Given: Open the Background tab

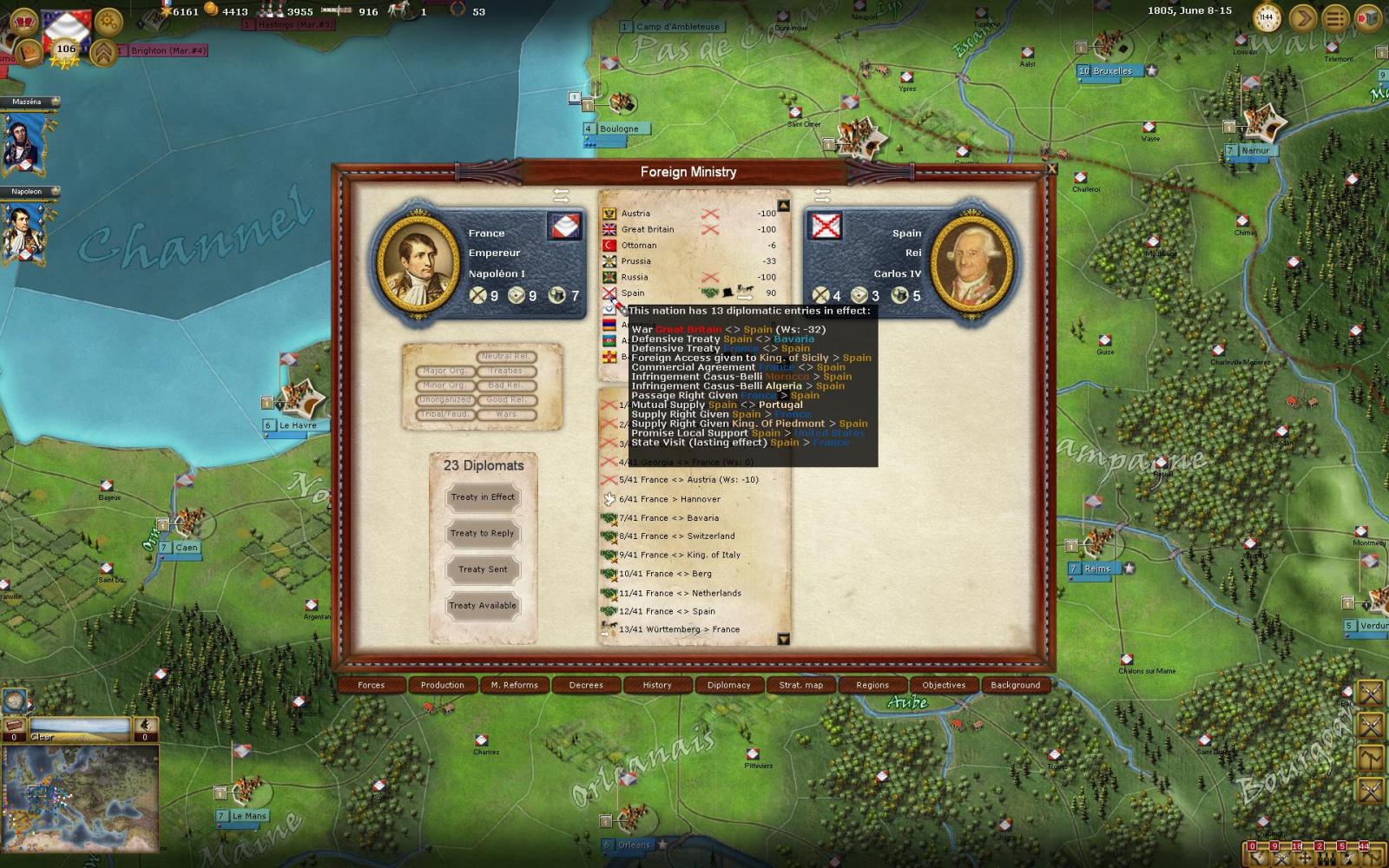Looking at the screenshot, I should click(1015, 685).
